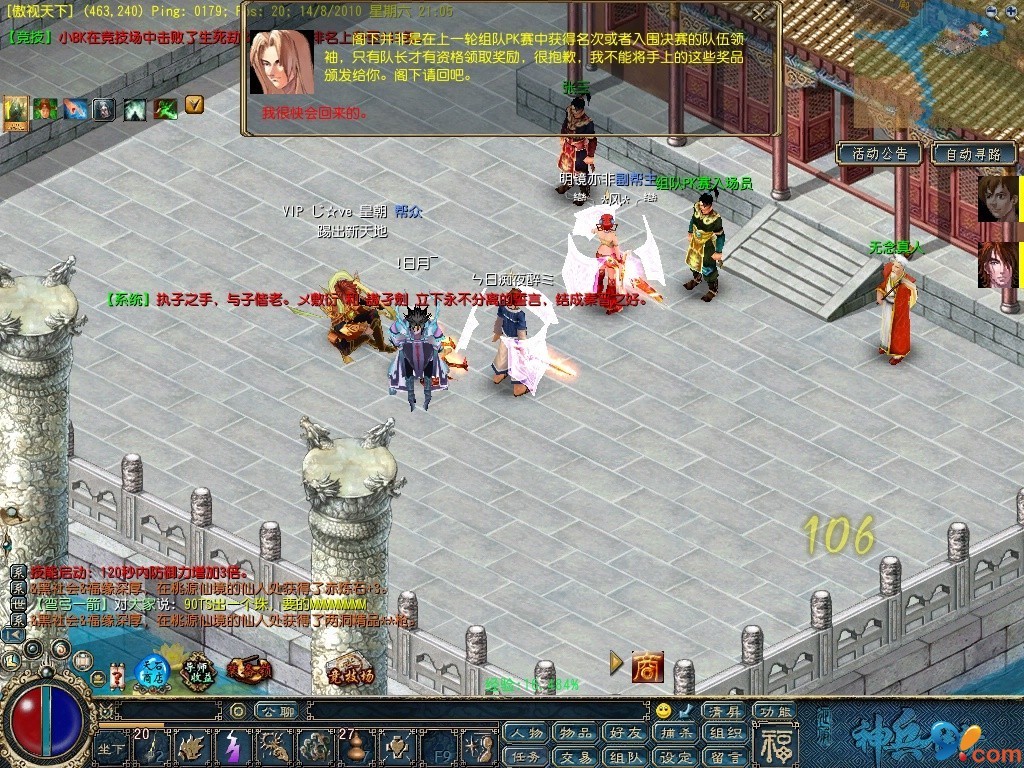Open the 好友 friends list

625,733
